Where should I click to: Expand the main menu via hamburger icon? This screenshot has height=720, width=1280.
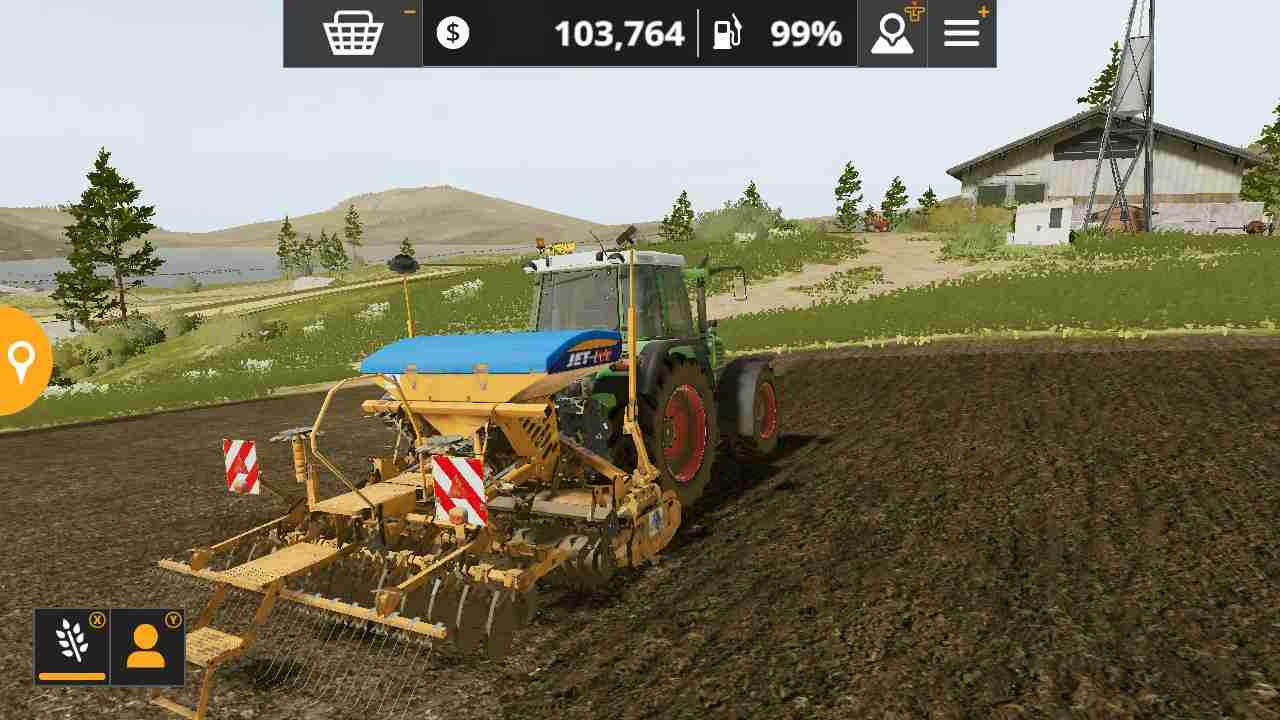tap(960, 33)
